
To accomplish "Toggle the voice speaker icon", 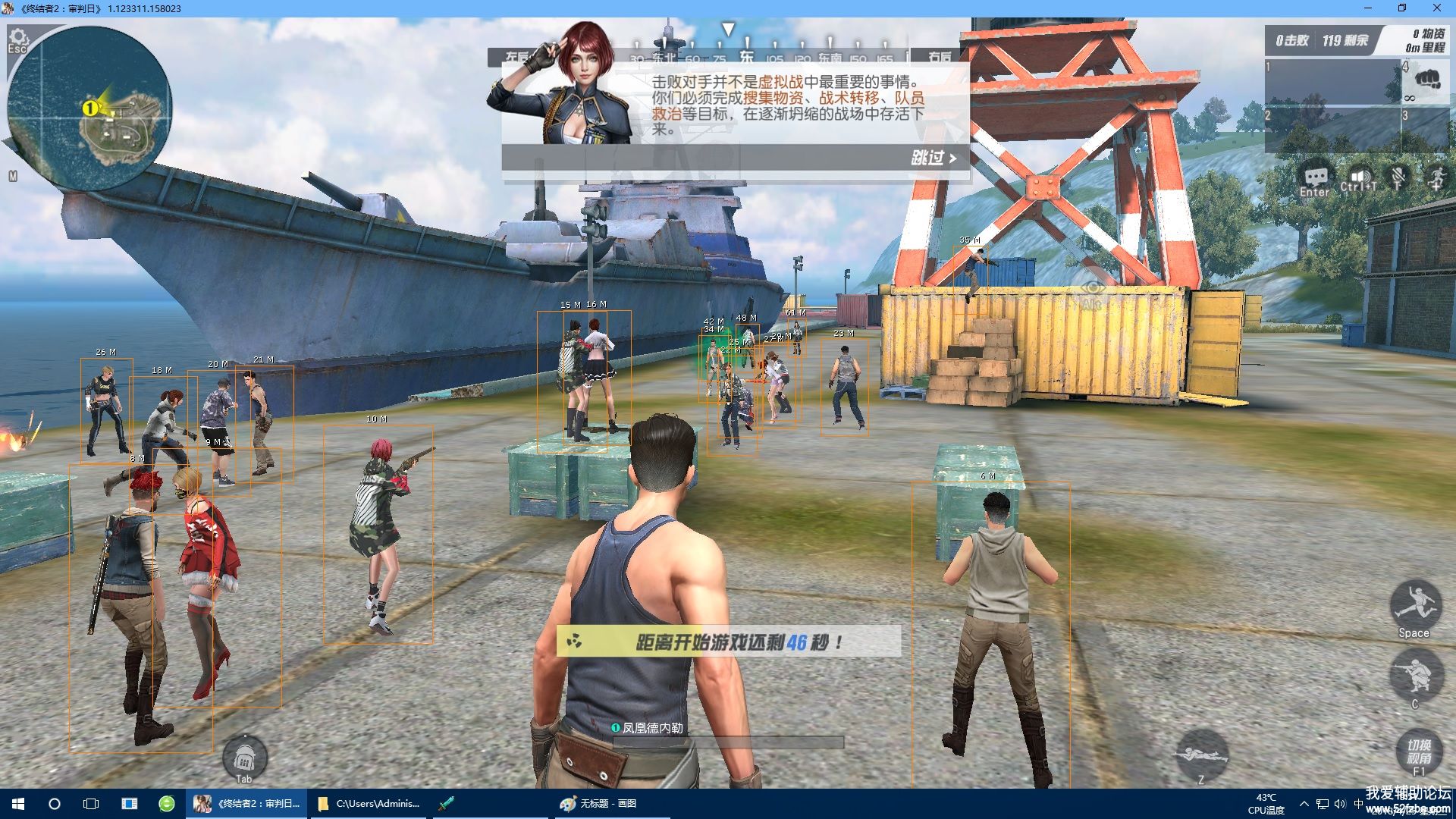I will pyautogui.click(x=1358, y=179).
